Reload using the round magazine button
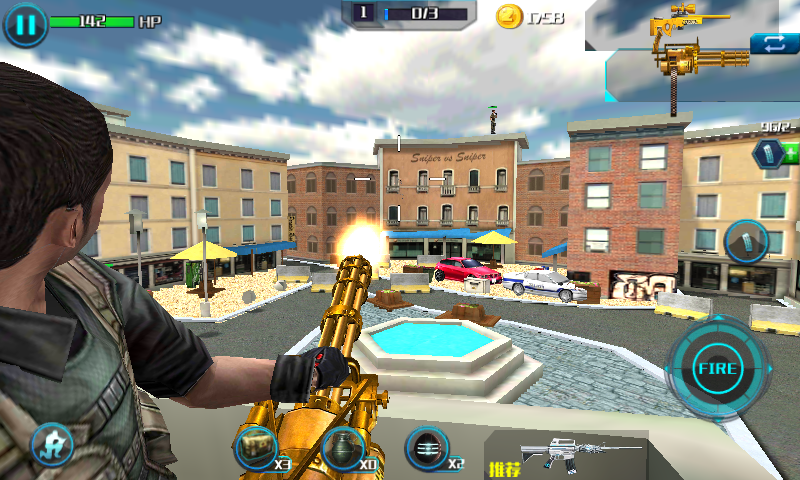Image resolution: width=800 pixels, height=480 pixels. tap(745, 240)
